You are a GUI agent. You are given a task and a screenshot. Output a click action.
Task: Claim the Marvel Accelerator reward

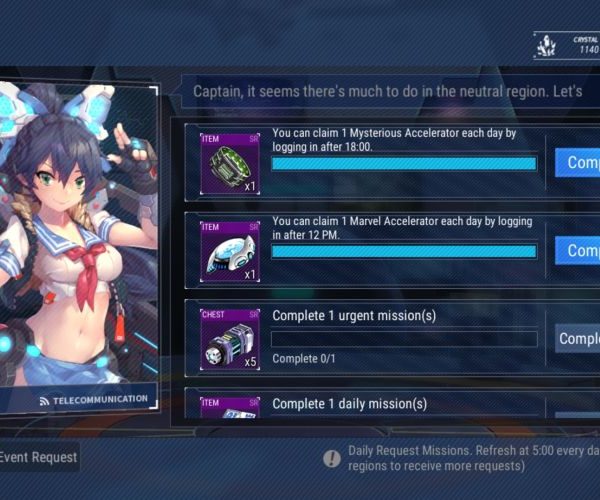pyautogui.click(x=579, y=250)
